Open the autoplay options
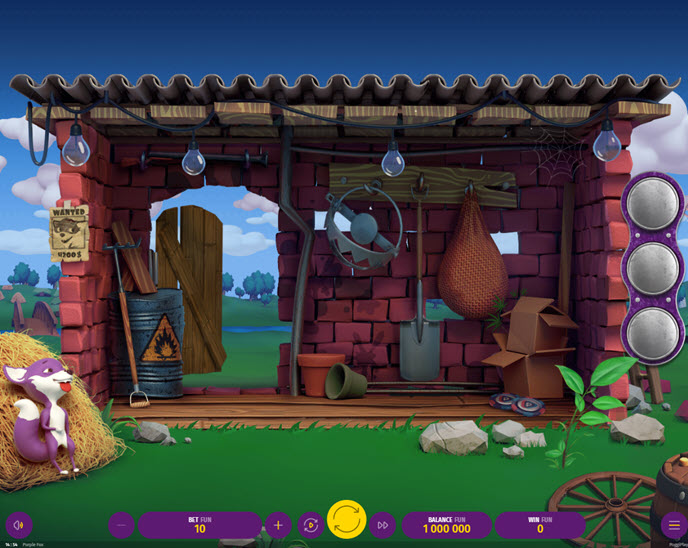Screen dimensions: 688x548 pos(311,525)
